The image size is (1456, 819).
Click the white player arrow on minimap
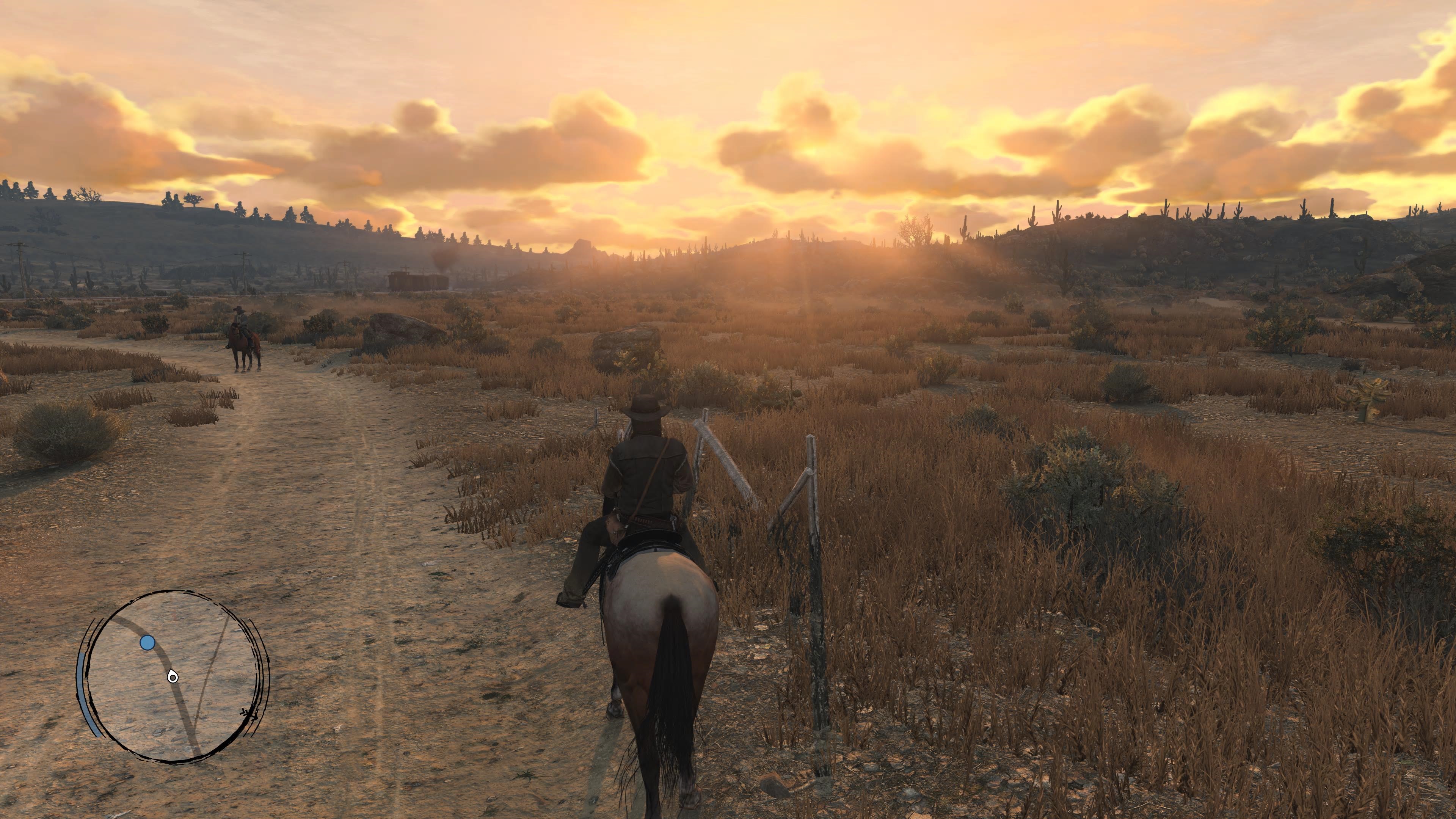[x=173, y=676]
